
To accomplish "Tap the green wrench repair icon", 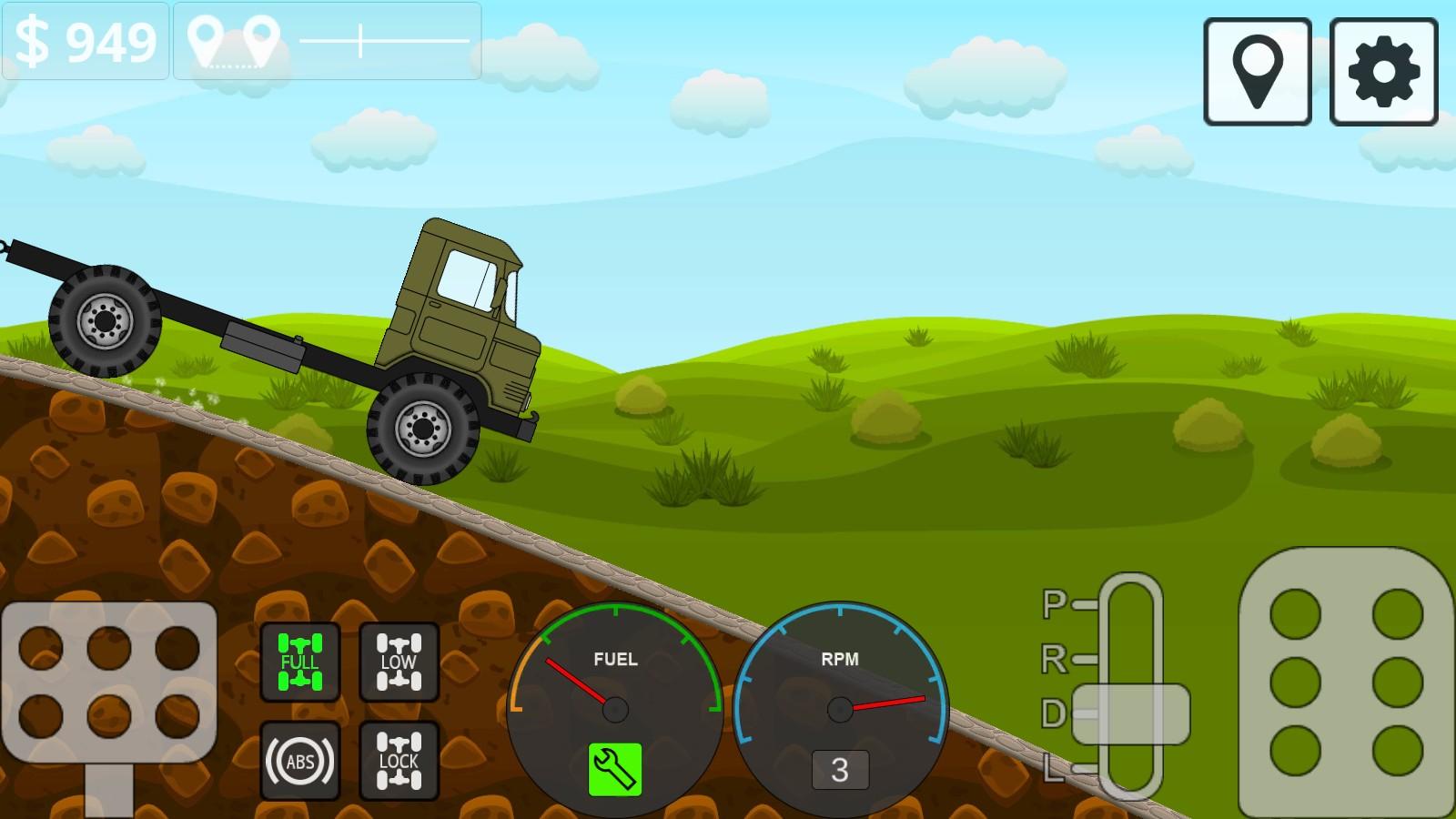I will click(615, 769).
